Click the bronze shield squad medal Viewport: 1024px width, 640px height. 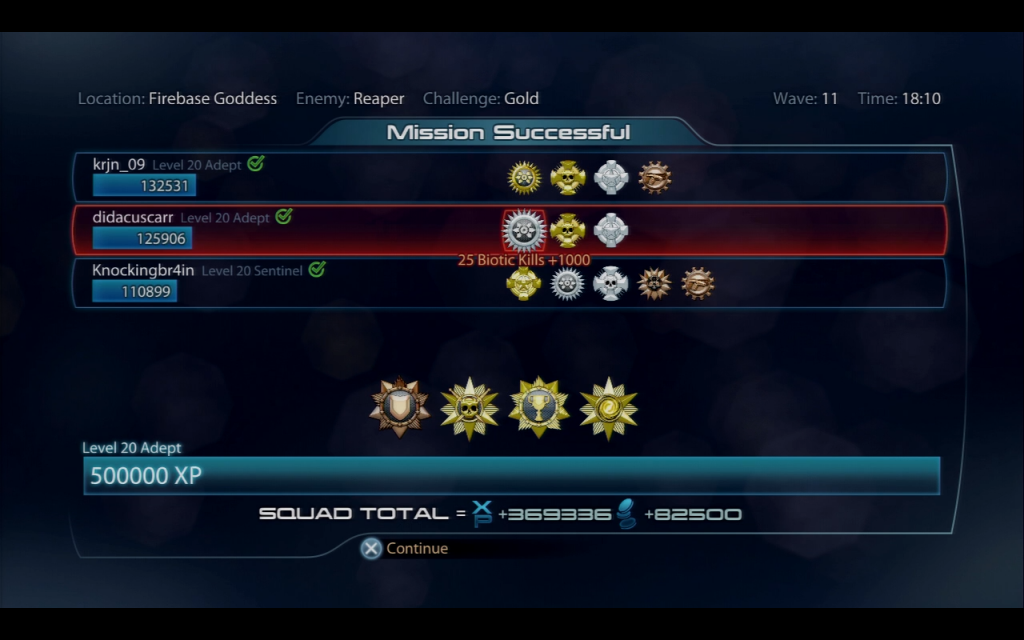coord(399,407)
